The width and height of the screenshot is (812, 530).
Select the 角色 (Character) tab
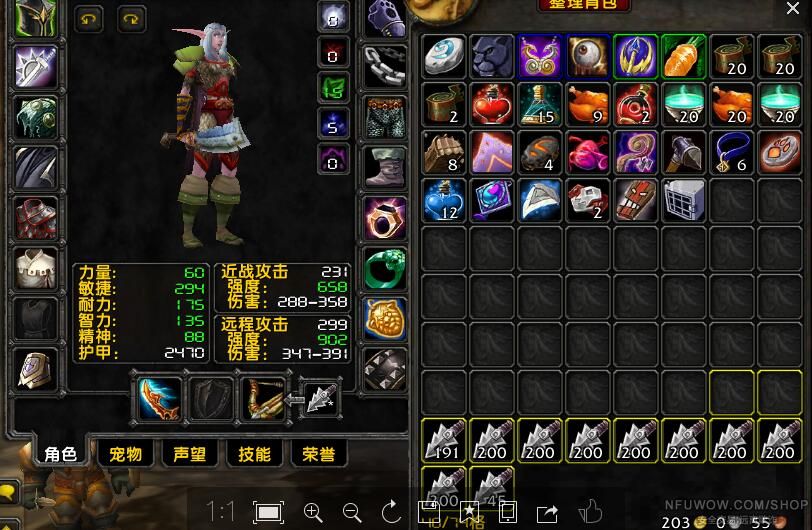(60, 454)
